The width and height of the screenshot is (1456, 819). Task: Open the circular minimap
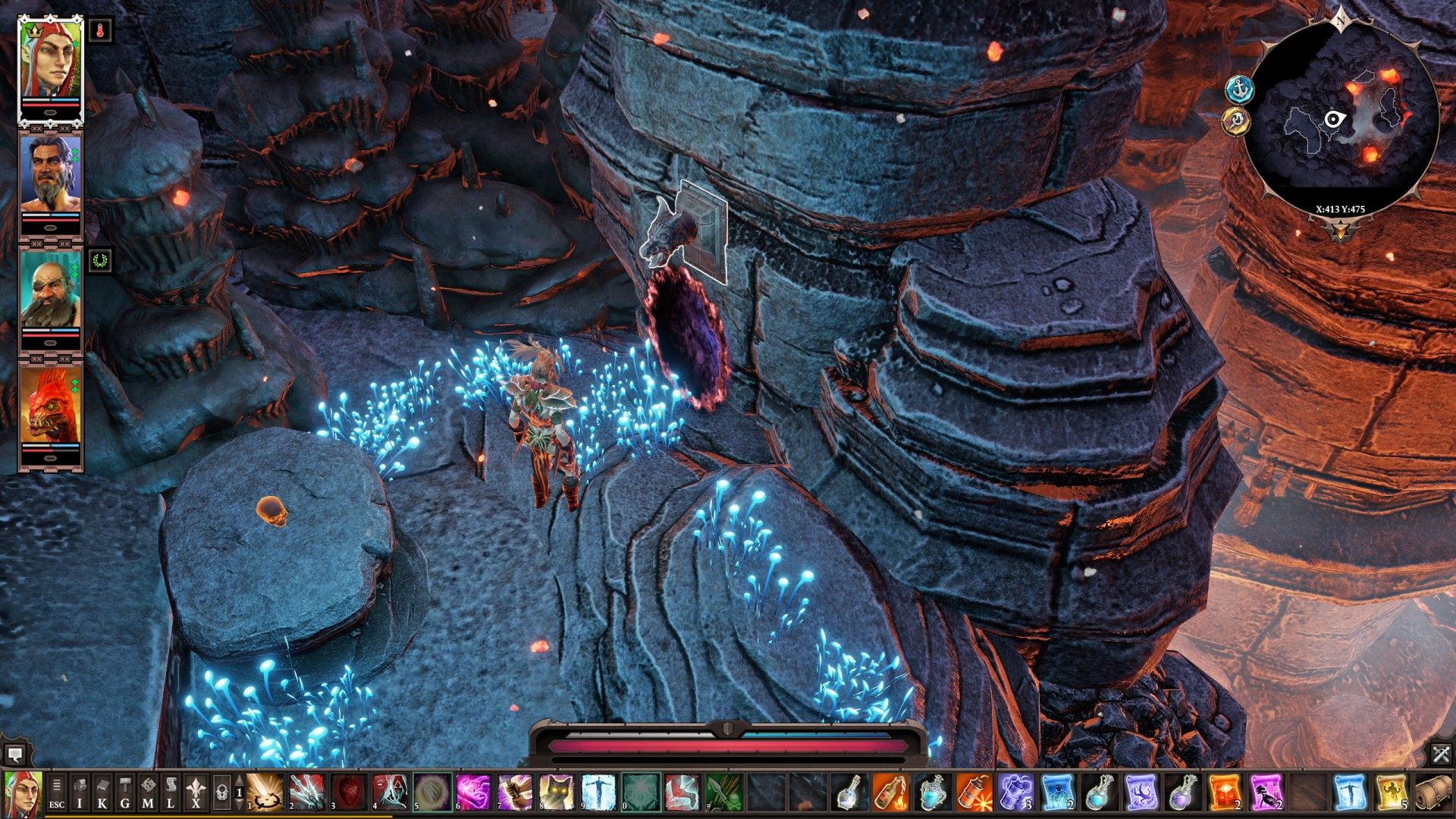pyautogui.click(x=1341, y=118)
